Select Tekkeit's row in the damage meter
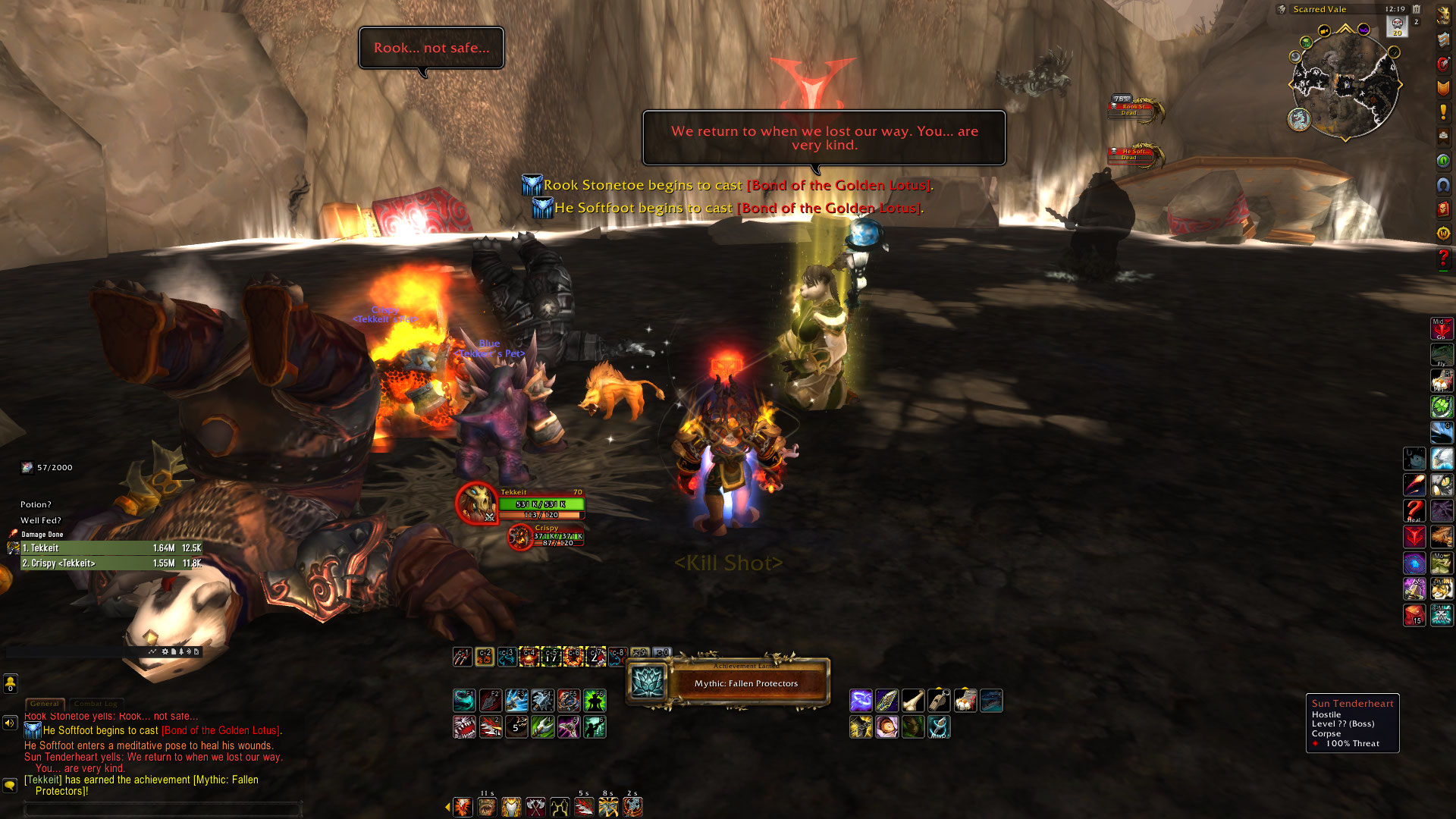The width and height of the screenshot is (1456, 819). [111, 548]
